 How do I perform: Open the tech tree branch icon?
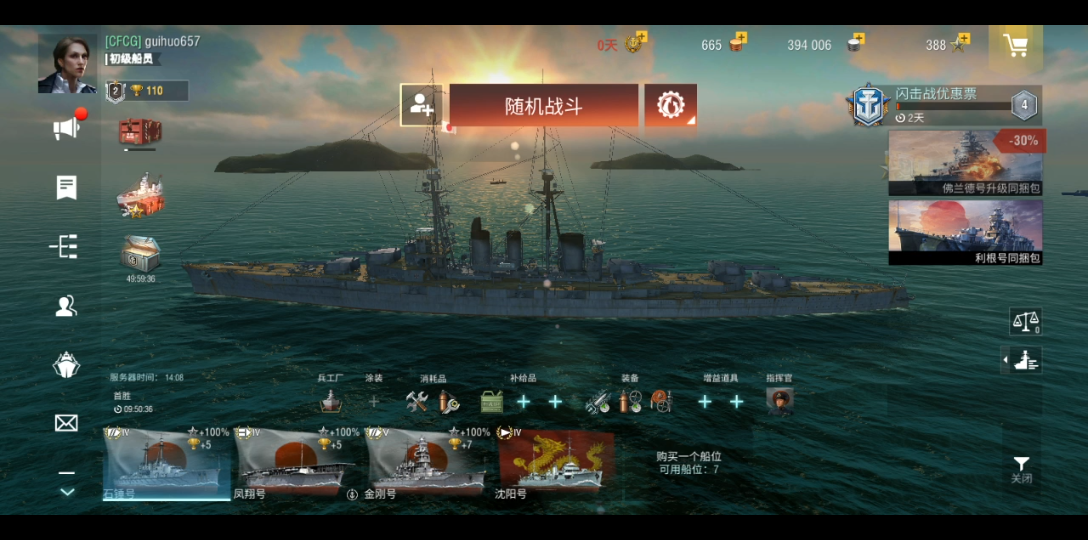(66, 247)
